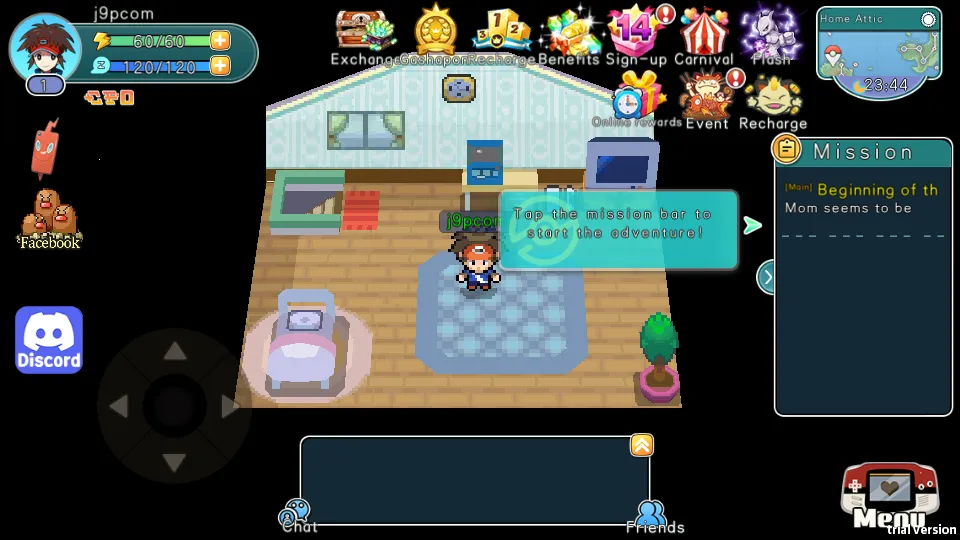Open the Flash Mewtwo icon
Viewport: 960px width, 540px height.
click(x=771, y=31)
